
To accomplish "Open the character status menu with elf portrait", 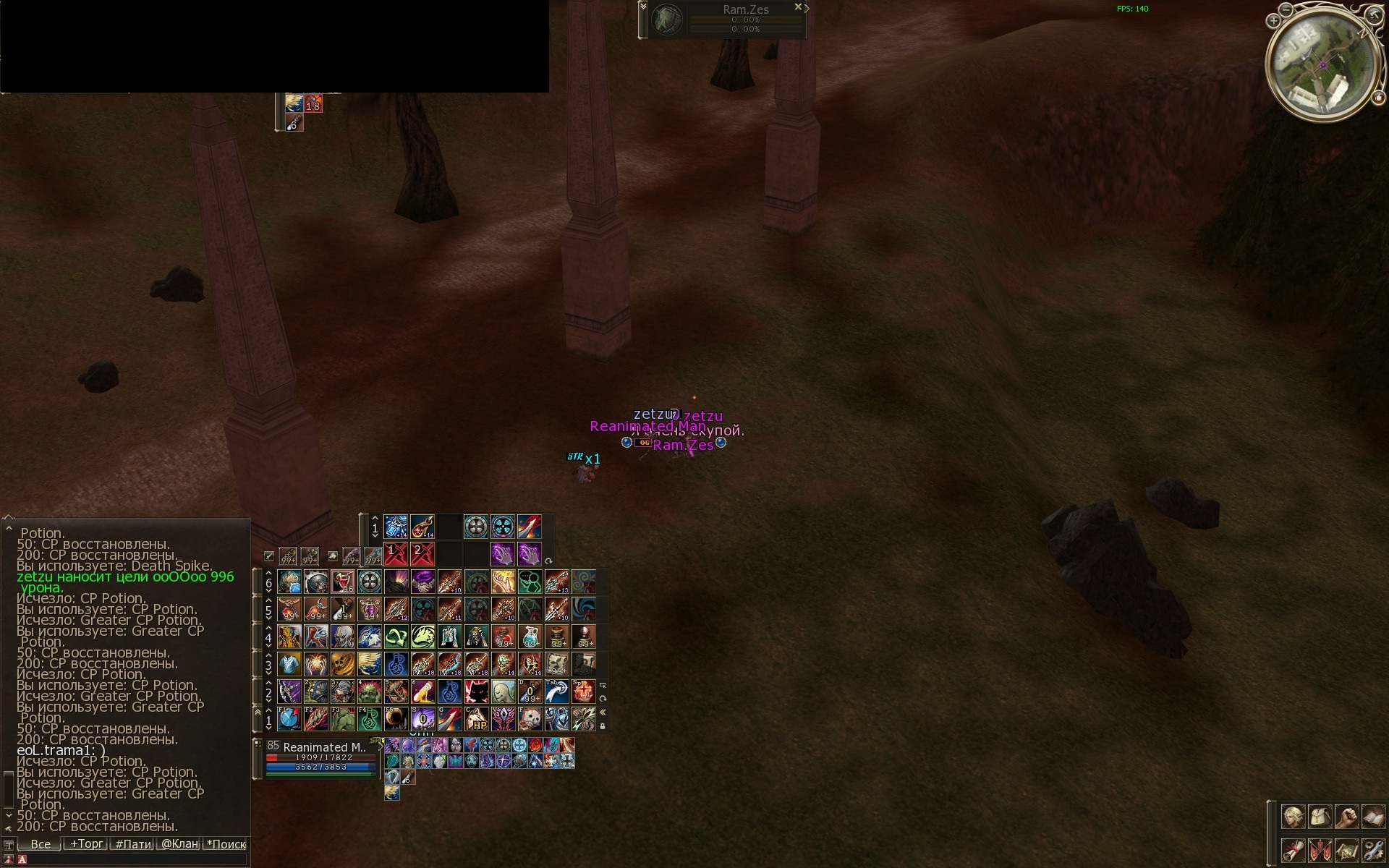I will [x=1294, y=817].
